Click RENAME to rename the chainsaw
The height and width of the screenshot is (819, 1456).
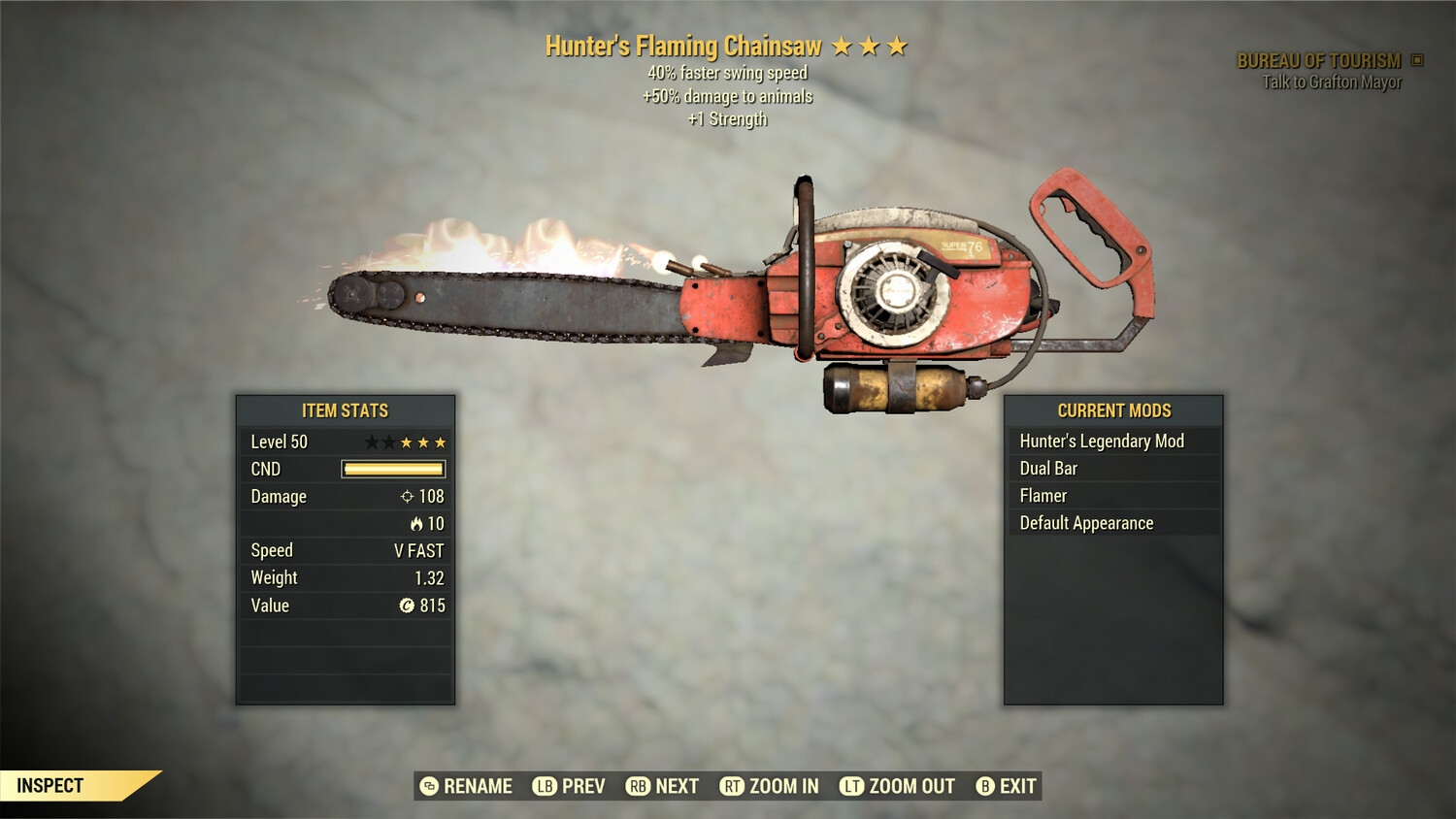point(478,786)
